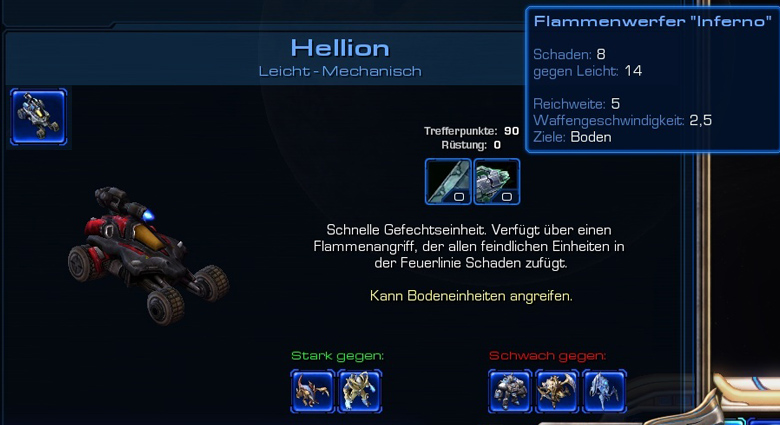
Task: Select the Stalker icon under Schwach gegen
Action: pos(604,391)
